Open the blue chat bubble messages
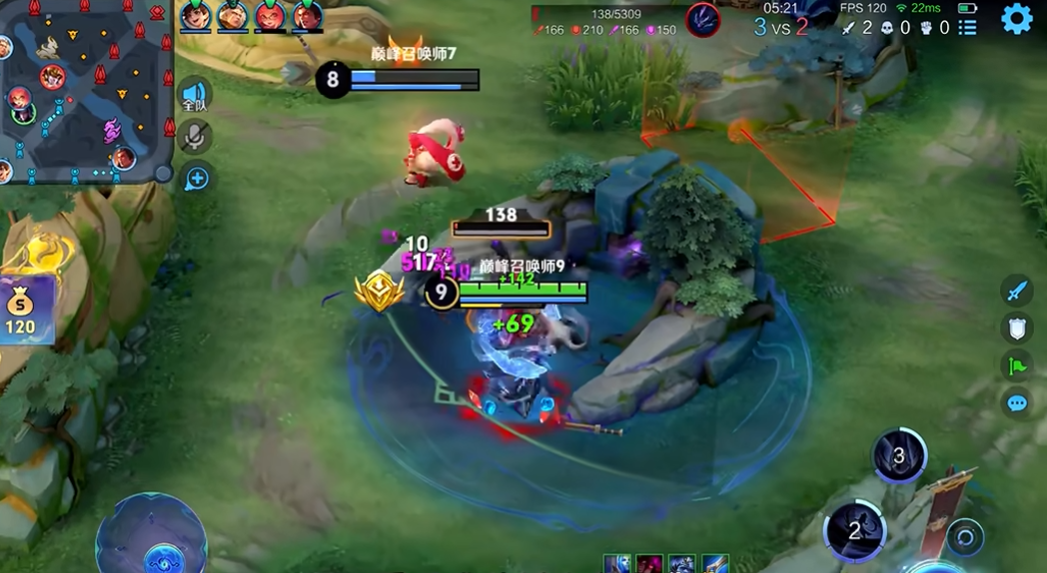Image resolution: width=1047 pixels, height=573 pixels. point(1016,403)
